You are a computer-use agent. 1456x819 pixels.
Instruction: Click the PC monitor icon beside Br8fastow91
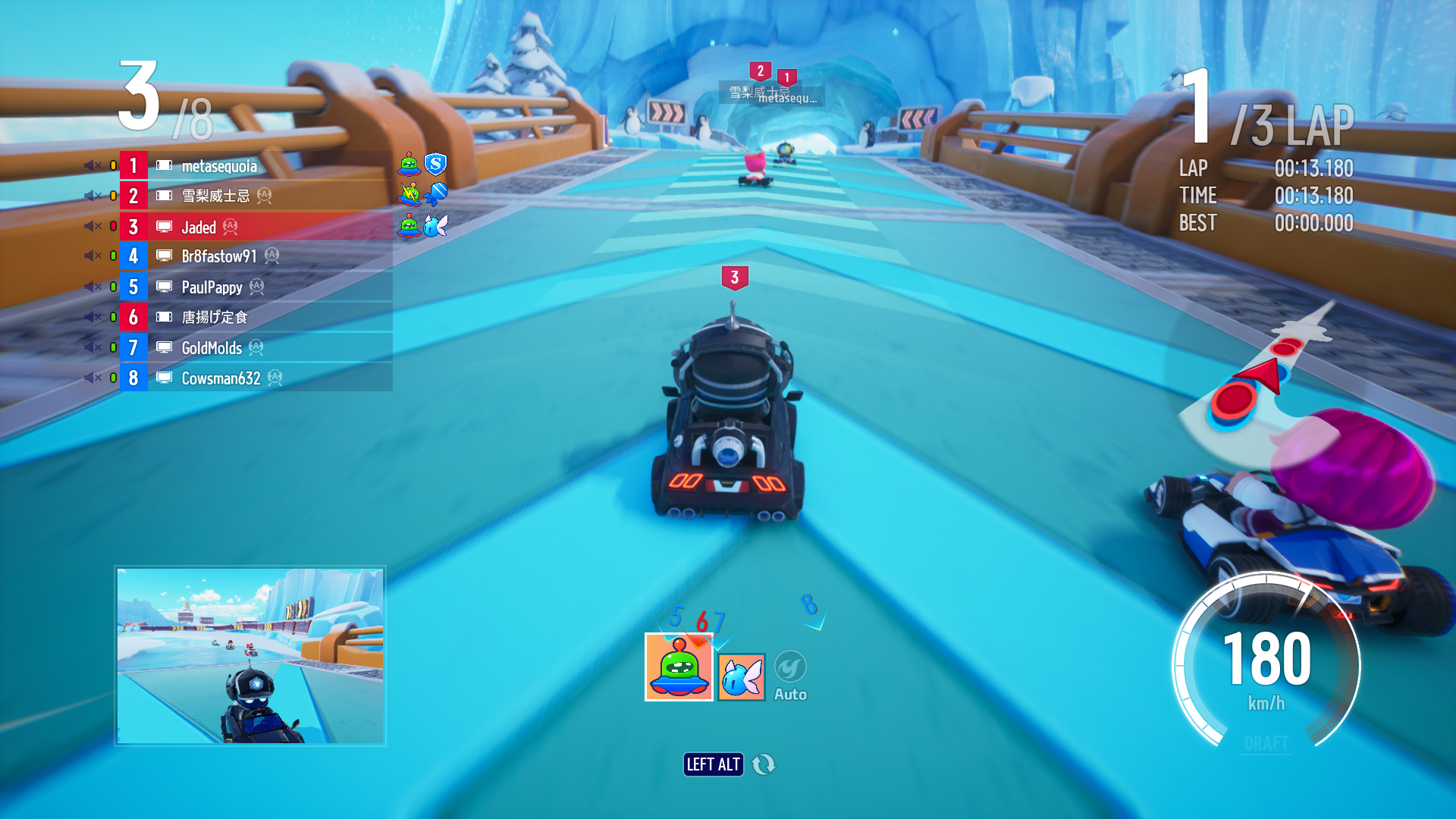tap(164, 256)
